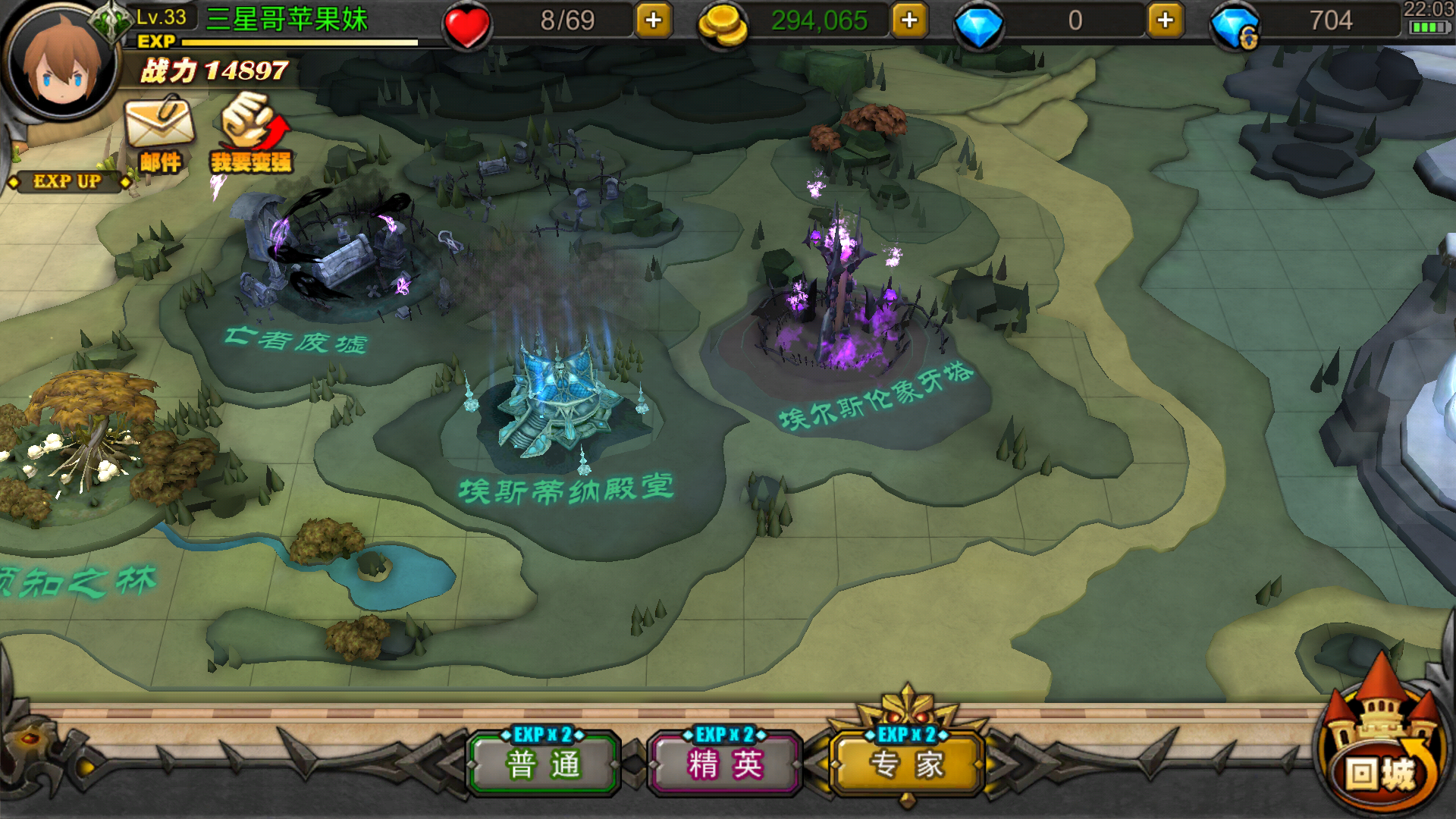1456x819 pixels.
Task: Select 专家 expert difficulty
Action: 907,764
